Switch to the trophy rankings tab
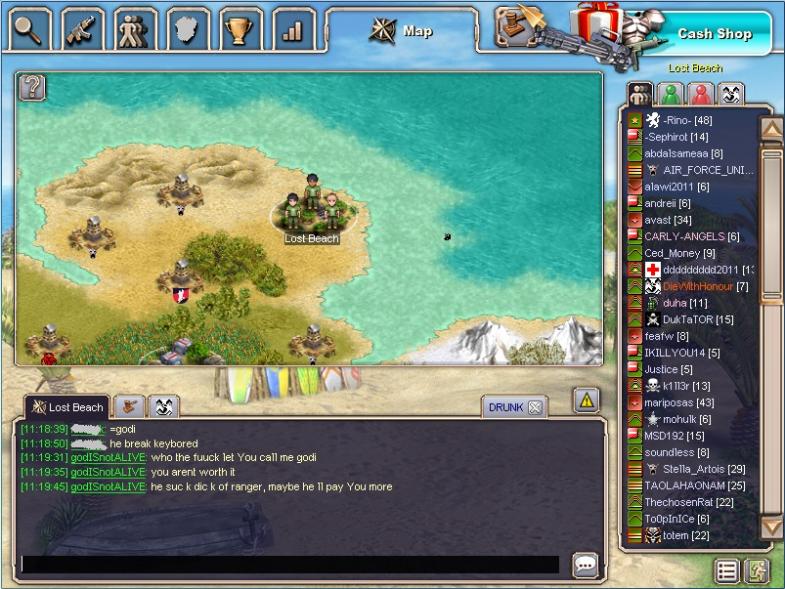Image resolution: width=785 pixels, height=589 pixels. [x=240, y=29]
